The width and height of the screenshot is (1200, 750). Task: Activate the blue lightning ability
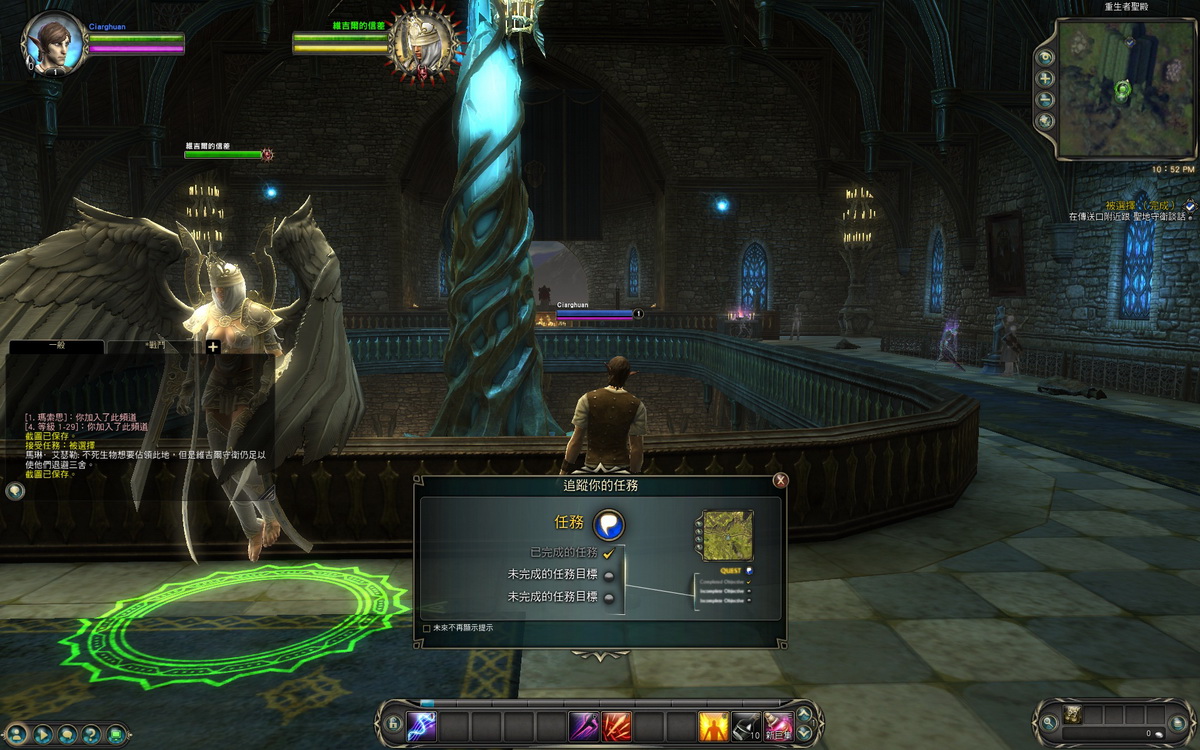421,725
